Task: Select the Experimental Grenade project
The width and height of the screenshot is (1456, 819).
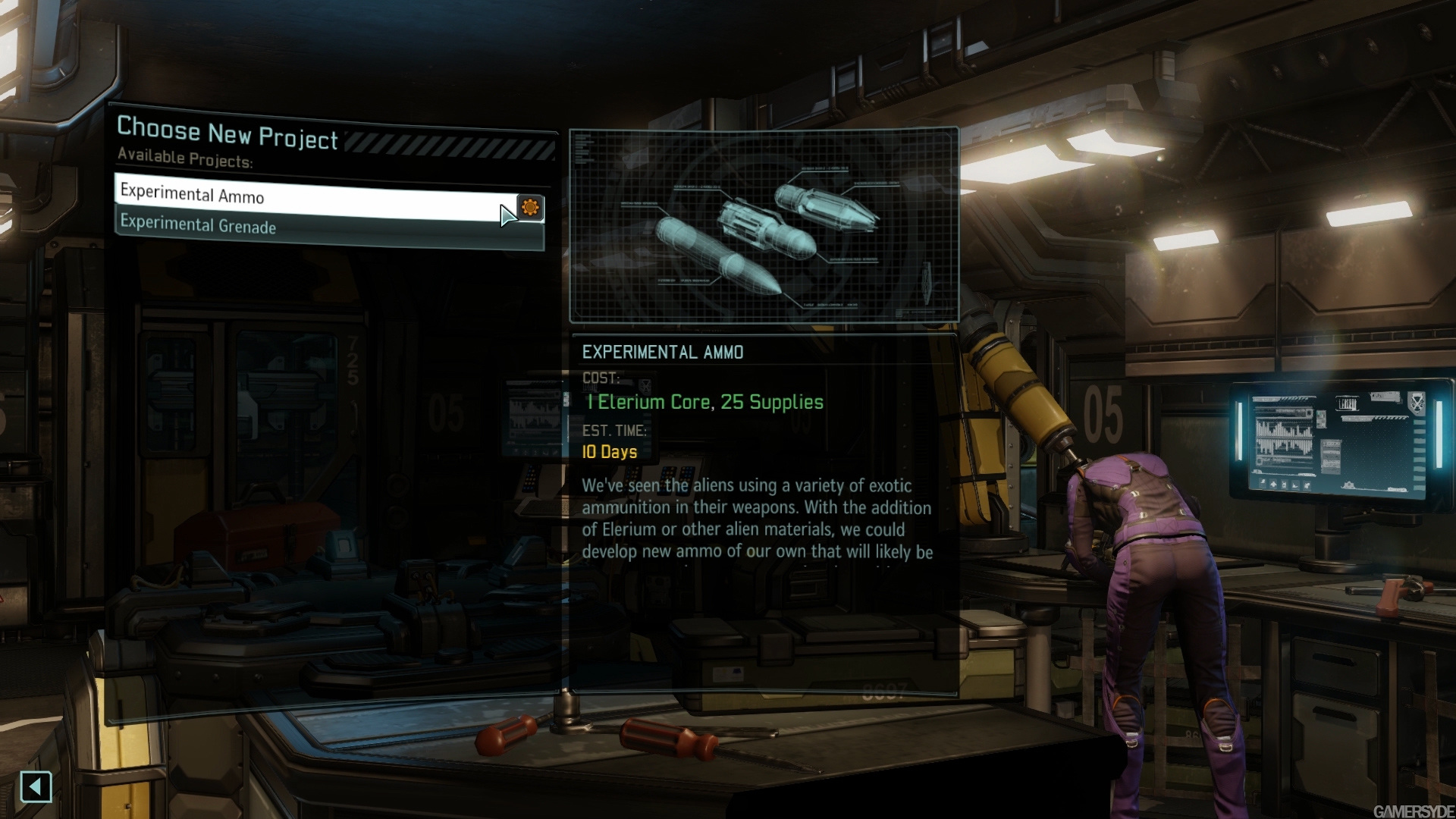Action: (x=199, y=227)
